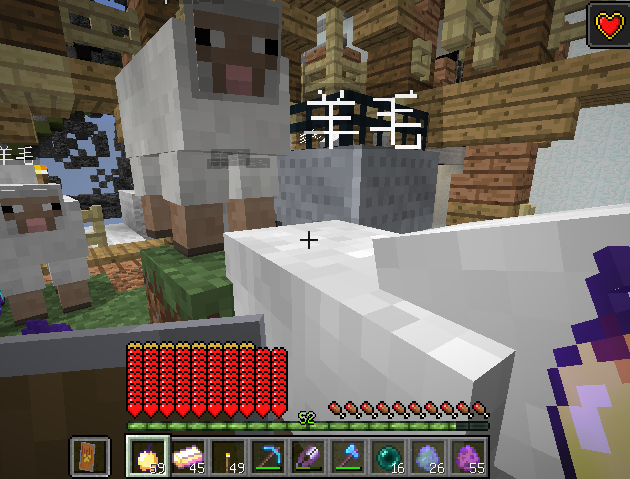
Task: Switch to the diamond axe
Action: pos(348,456)
